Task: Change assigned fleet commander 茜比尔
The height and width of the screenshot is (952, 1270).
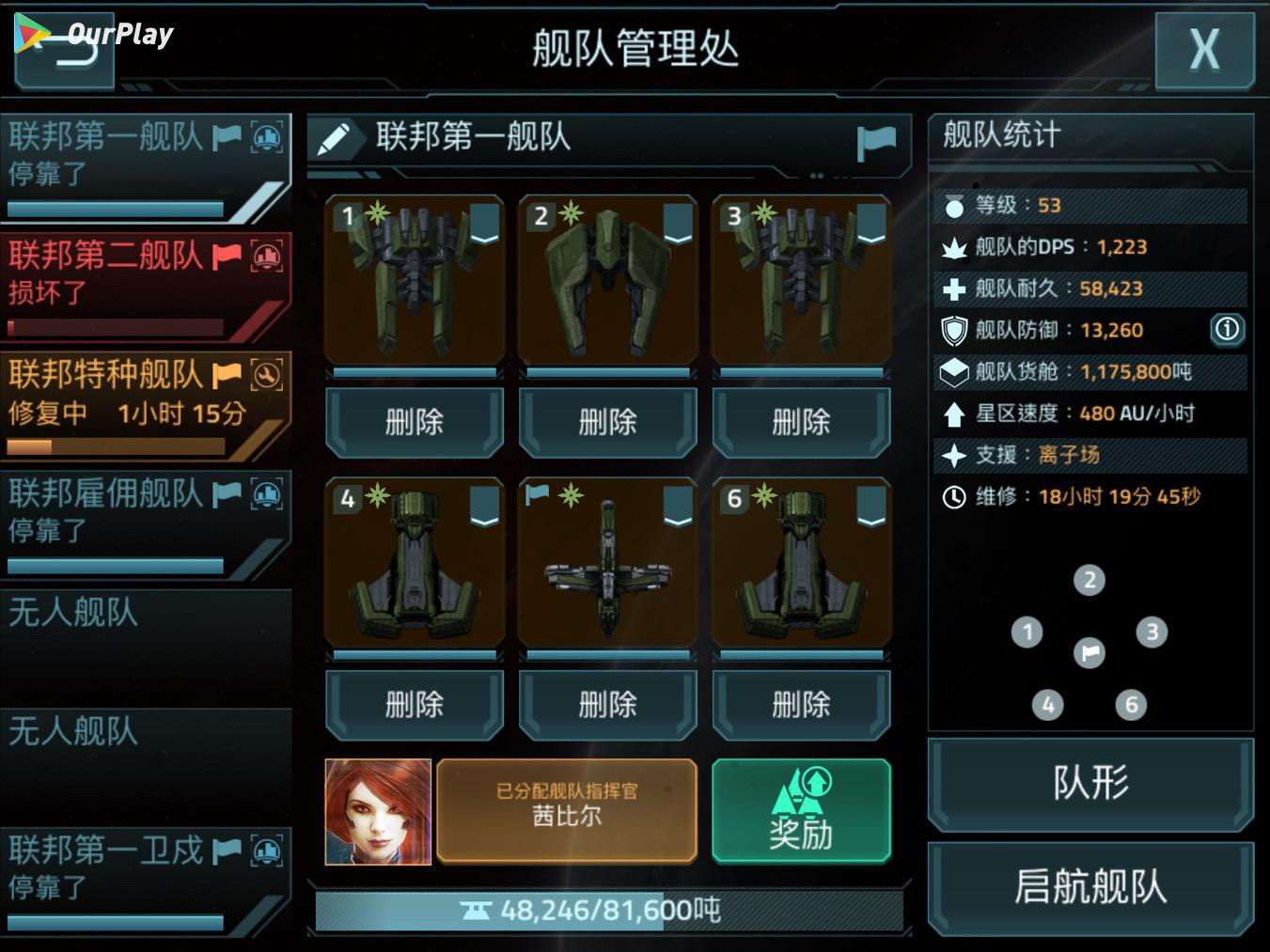Action: click(567, 812)
